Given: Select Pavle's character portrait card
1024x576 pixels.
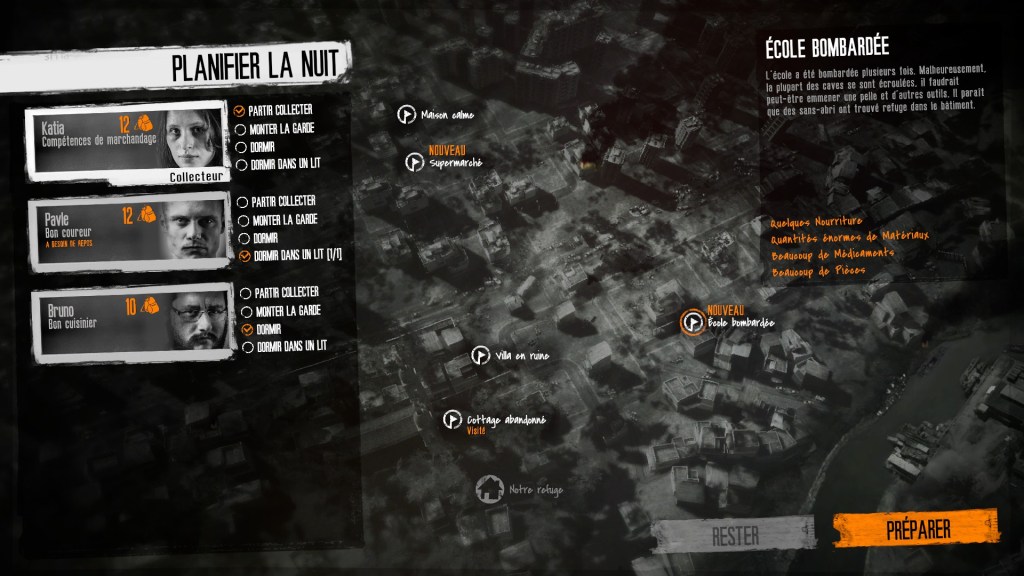Looking at the screenshot, I should coord(127,232).
